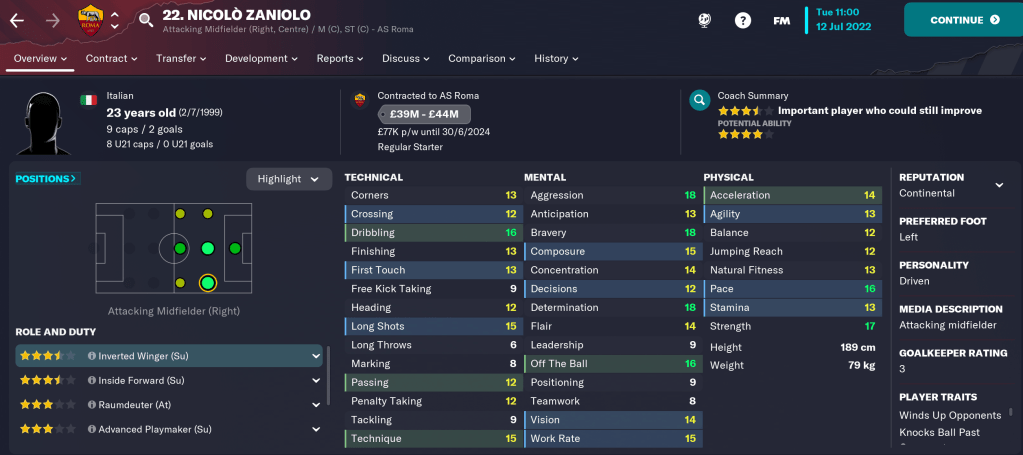
Task: Open the search magnifier icon
Action: pyautogui.click(x=146, y=20)
